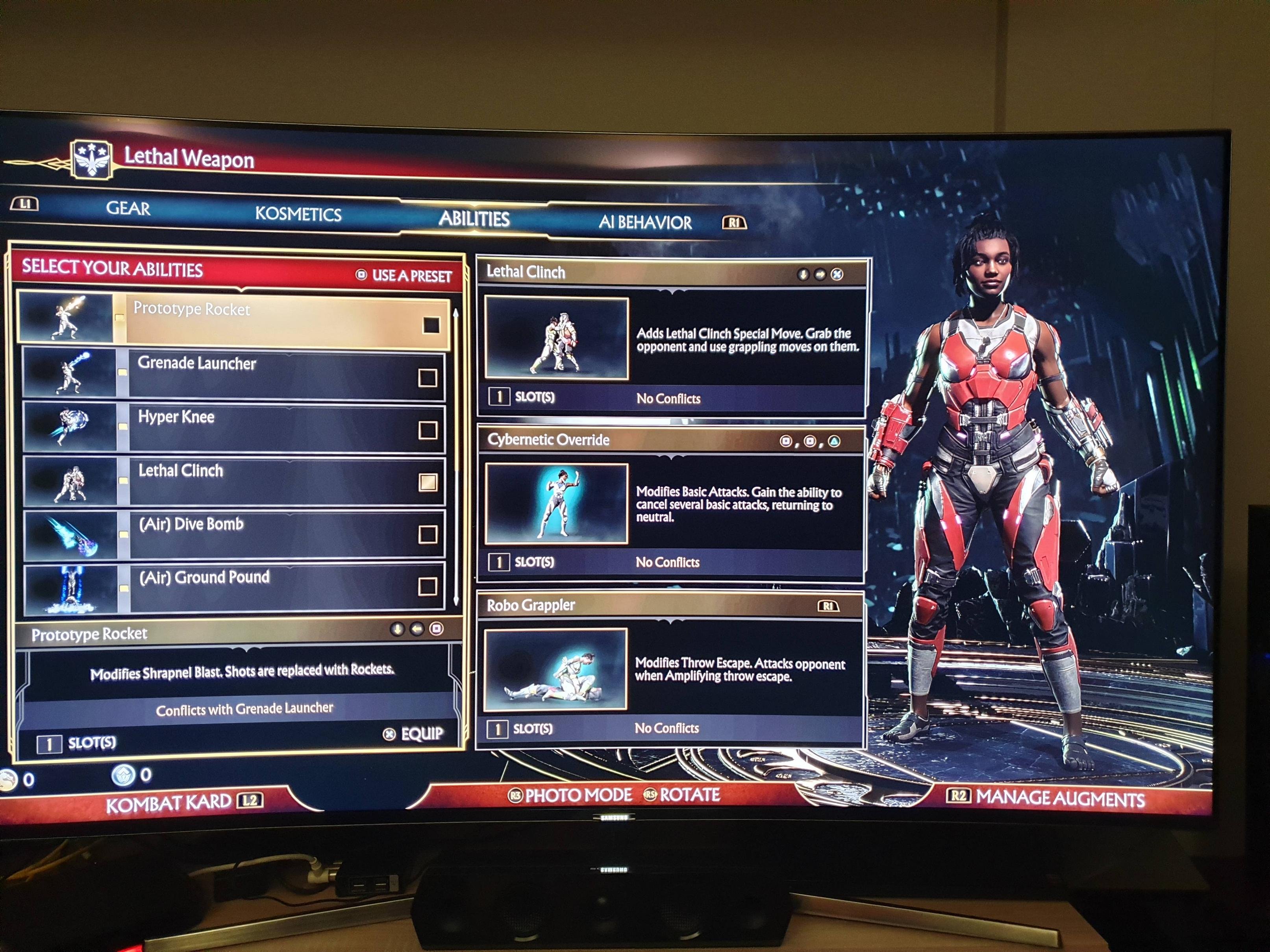Viewport: 1270px width, 952px height.
Task: Toggle the Grenade Launcher checkbox
Action: point(427,377)
